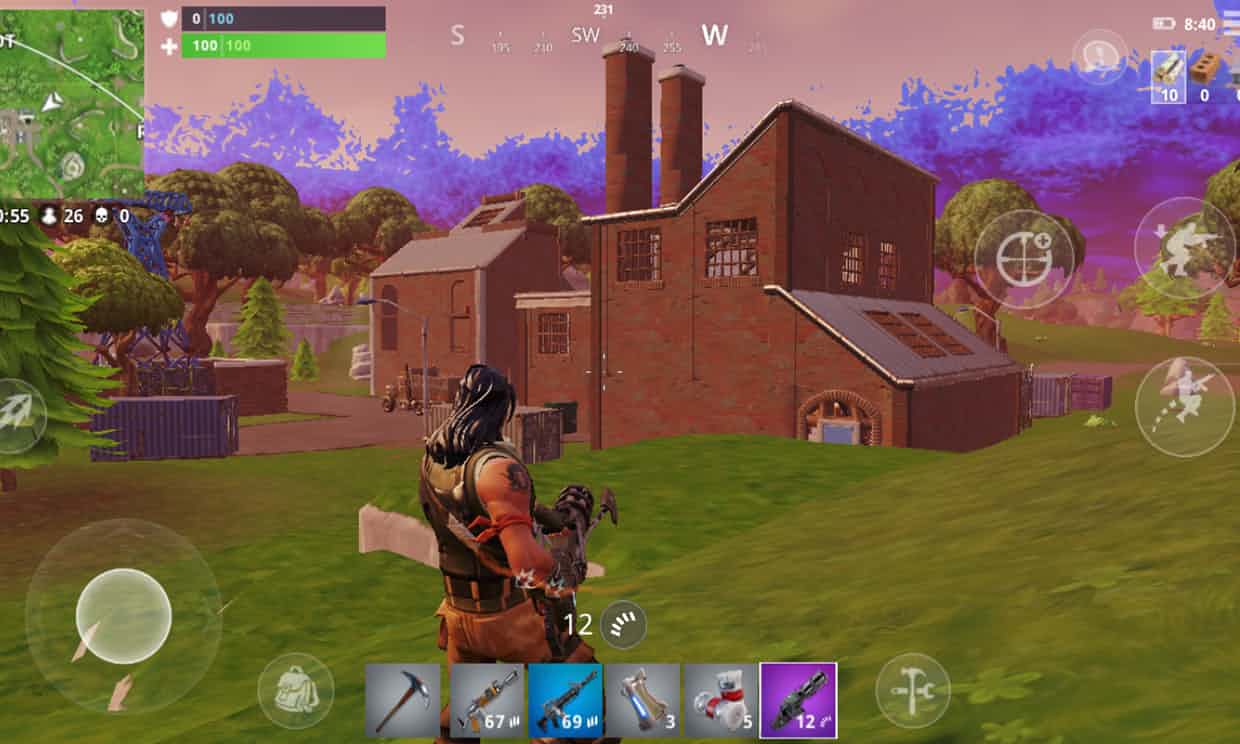Image resolution: width=1240 pixels, height=744 pixels.
Task: Switch to the blue rifle with 69 ammo
Action: click(x=565, y=700)
